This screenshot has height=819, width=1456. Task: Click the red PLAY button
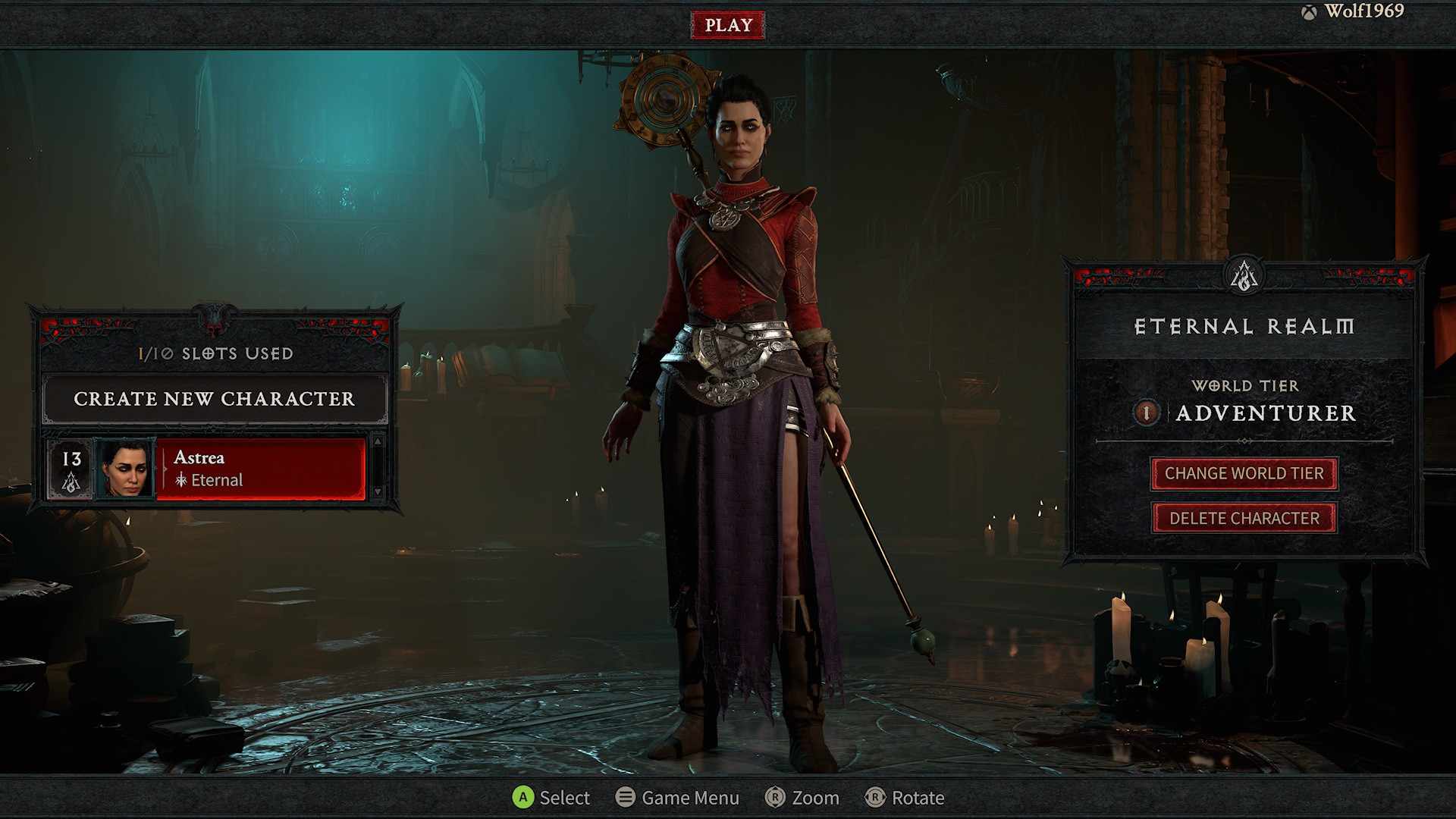pyautogui.click(x=727, y=25)
